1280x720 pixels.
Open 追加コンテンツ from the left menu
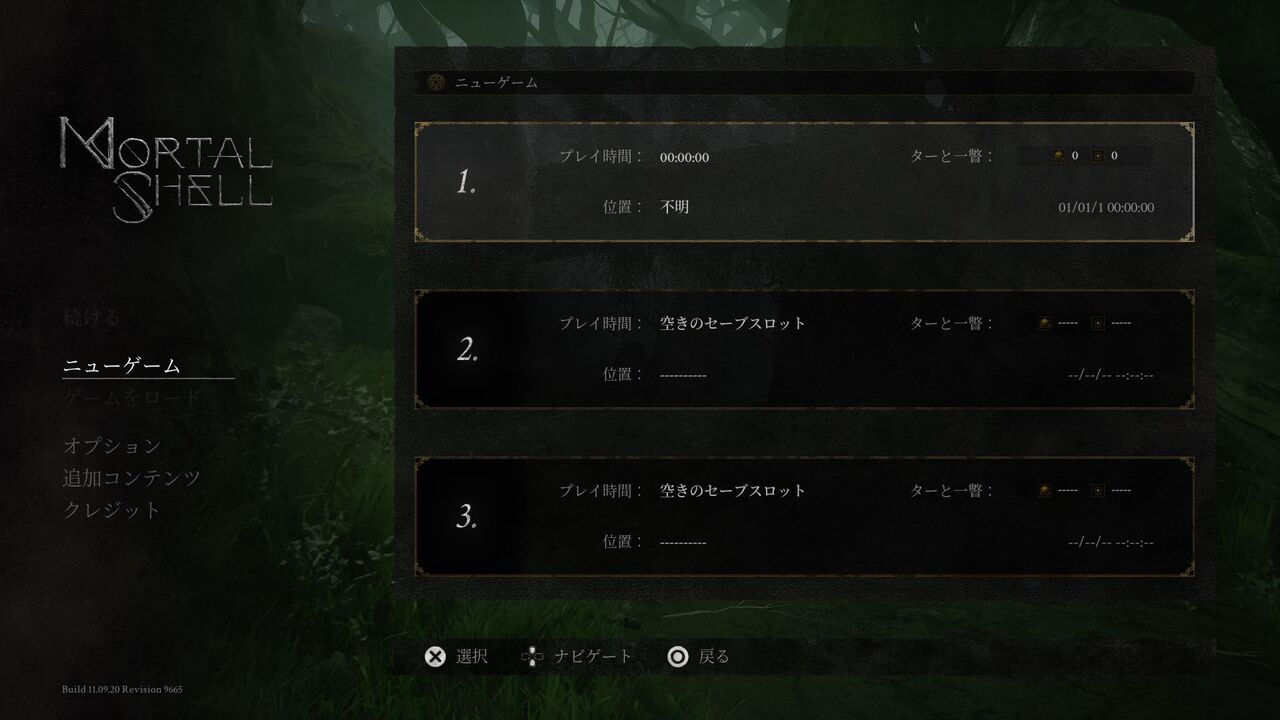[x=132, y=478]
